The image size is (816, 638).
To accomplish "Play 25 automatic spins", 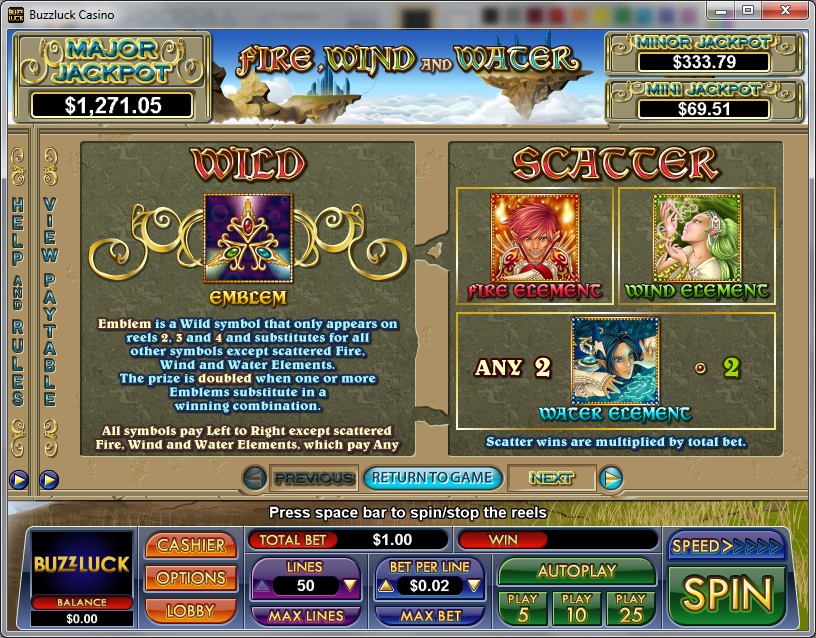I will pyautogui.click(x=630, y=609).
